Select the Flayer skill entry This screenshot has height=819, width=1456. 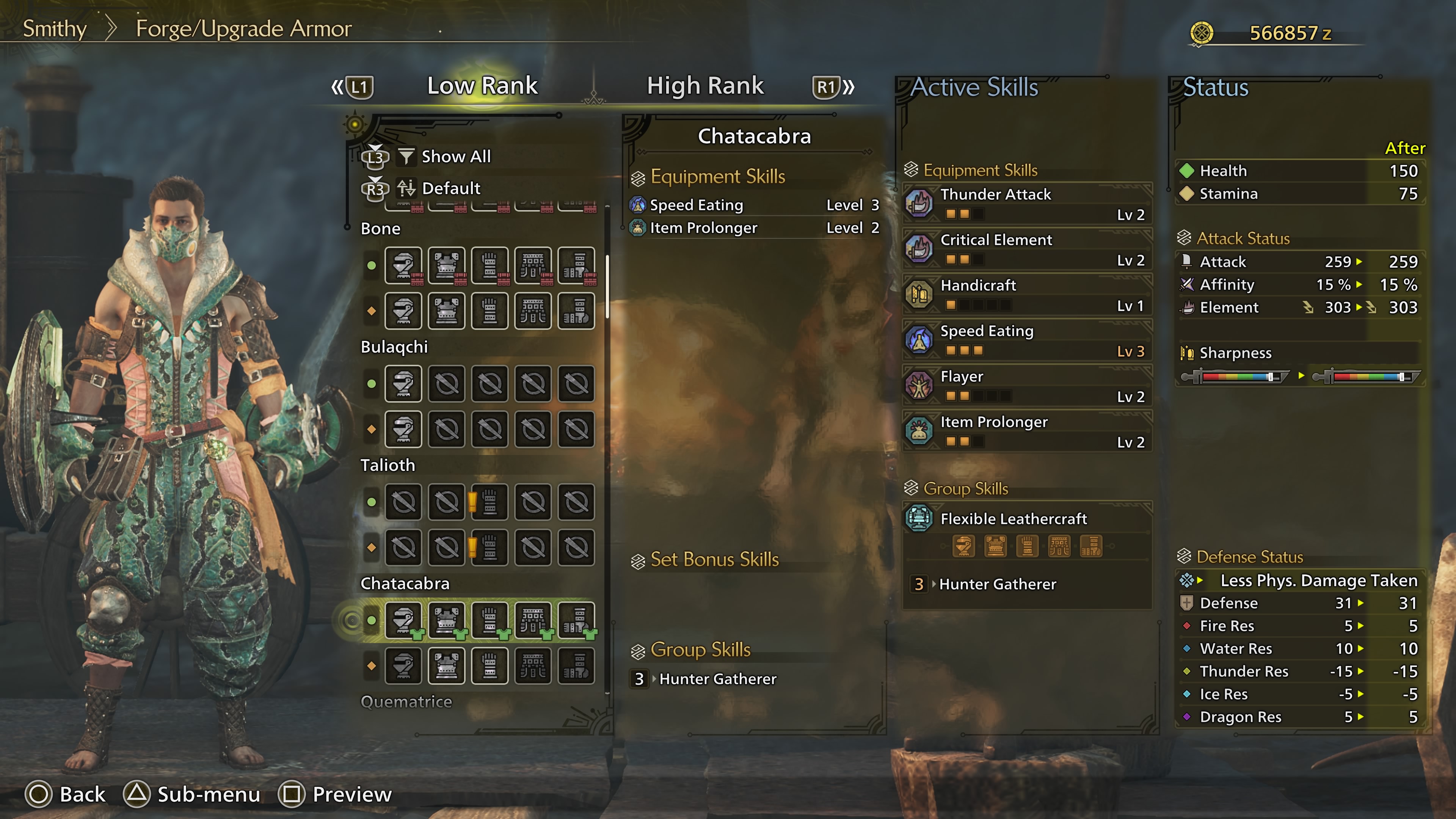1027,386
